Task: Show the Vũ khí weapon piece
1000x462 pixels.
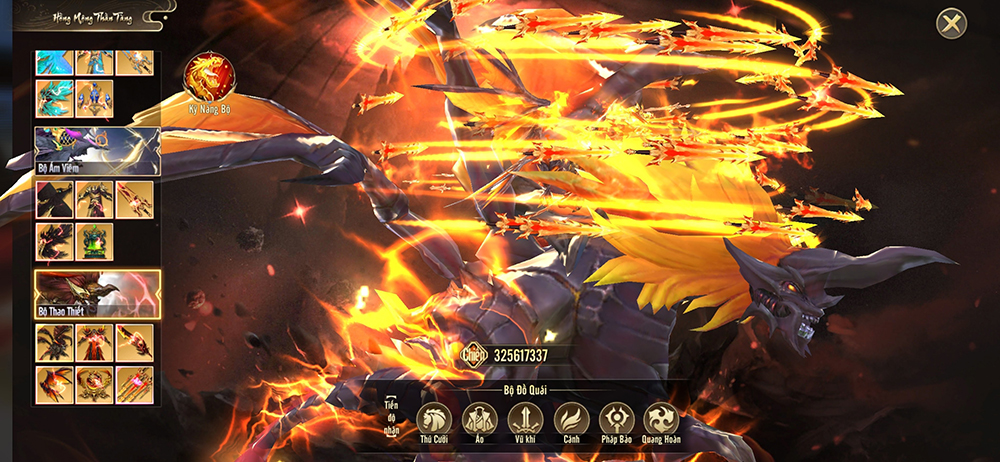Action: tap(526, 419)
